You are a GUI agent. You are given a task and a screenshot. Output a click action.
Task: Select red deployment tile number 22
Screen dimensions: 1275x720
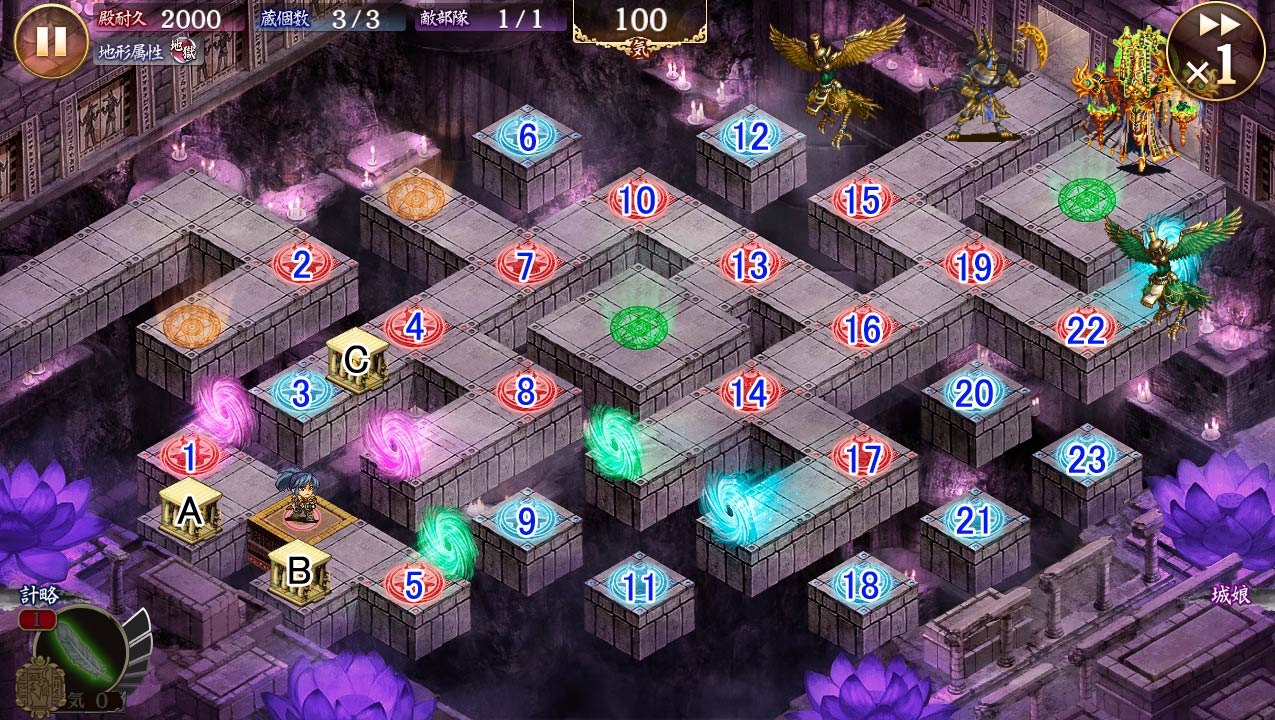click(1086, 329)
